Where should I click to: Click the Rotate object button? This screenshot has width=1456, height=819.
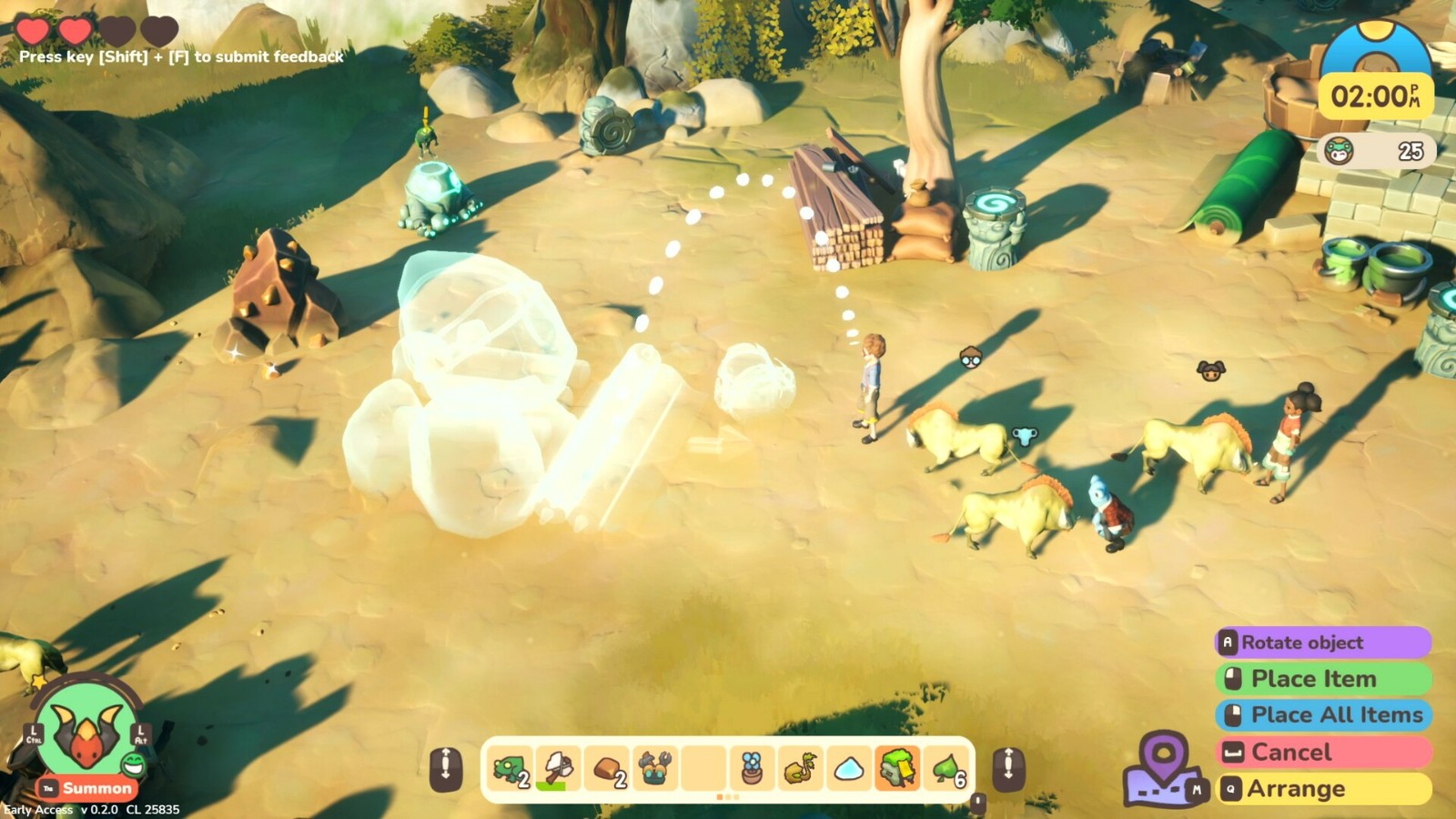coord(1323,642)
